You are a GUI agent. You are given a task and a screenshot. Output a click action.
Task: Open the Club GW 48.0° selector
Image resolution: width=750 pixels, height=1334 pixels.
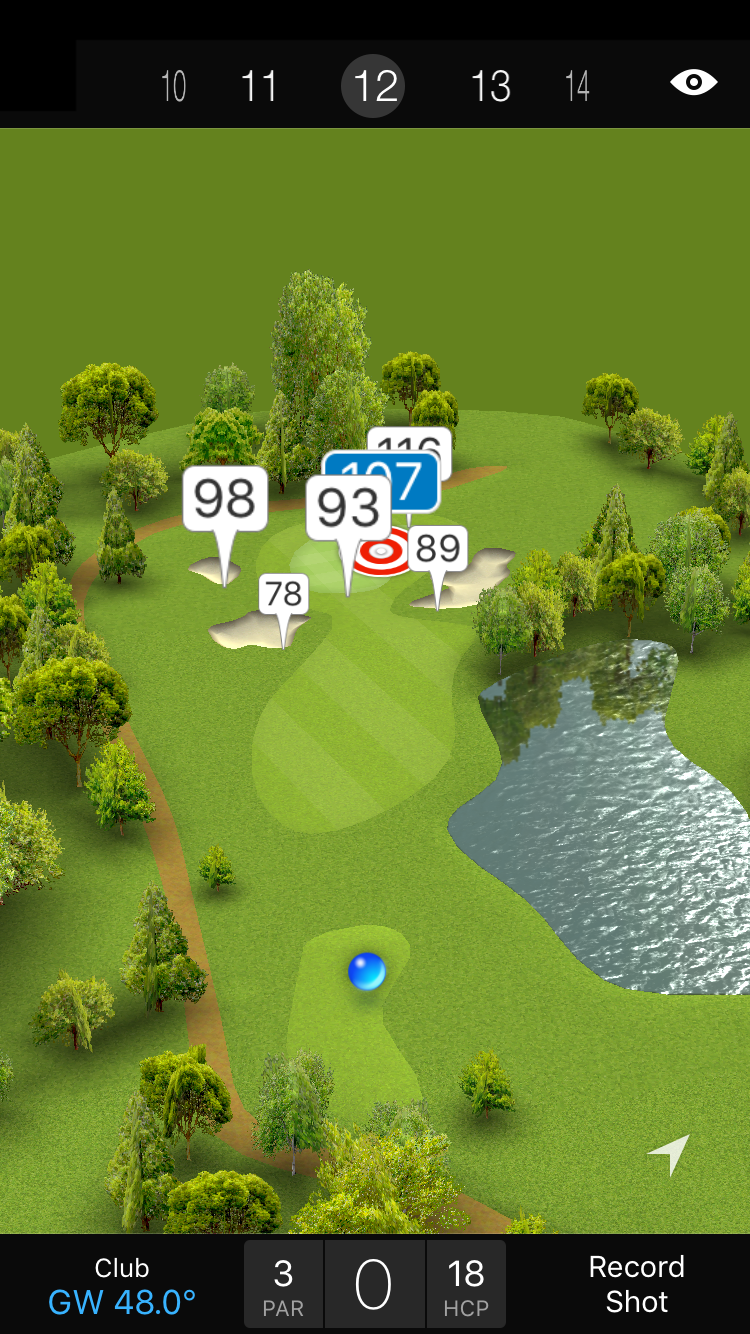pyautogui.click(x=122, y=1285)
